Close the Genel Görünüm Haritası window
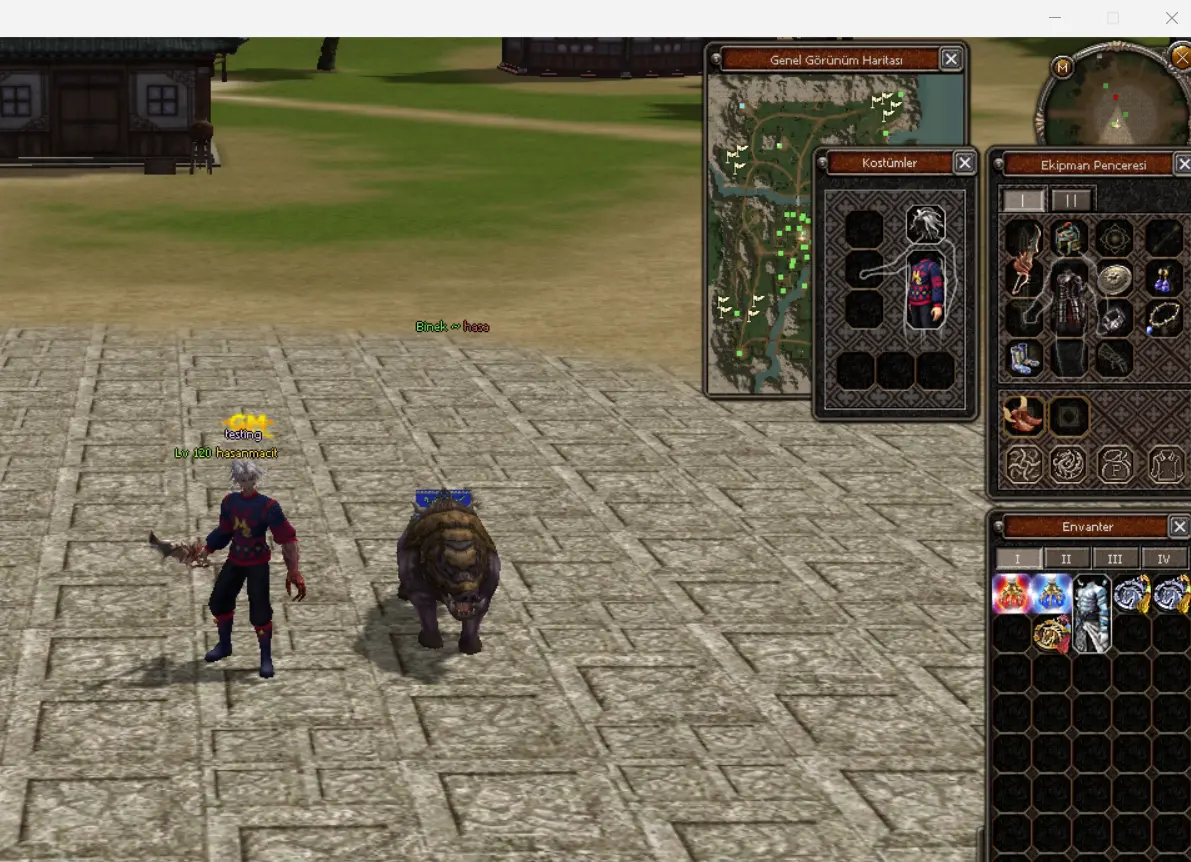The width and height of the screenshot is (1191, 862). (x=951, y=60)
